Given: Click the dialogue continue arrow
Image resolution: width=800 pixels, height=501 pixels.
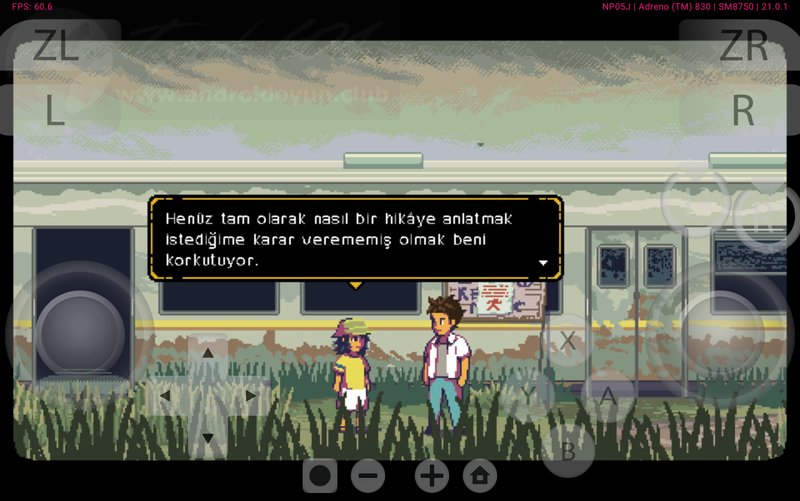Looking at the screenshot, I should pos(543,263).
